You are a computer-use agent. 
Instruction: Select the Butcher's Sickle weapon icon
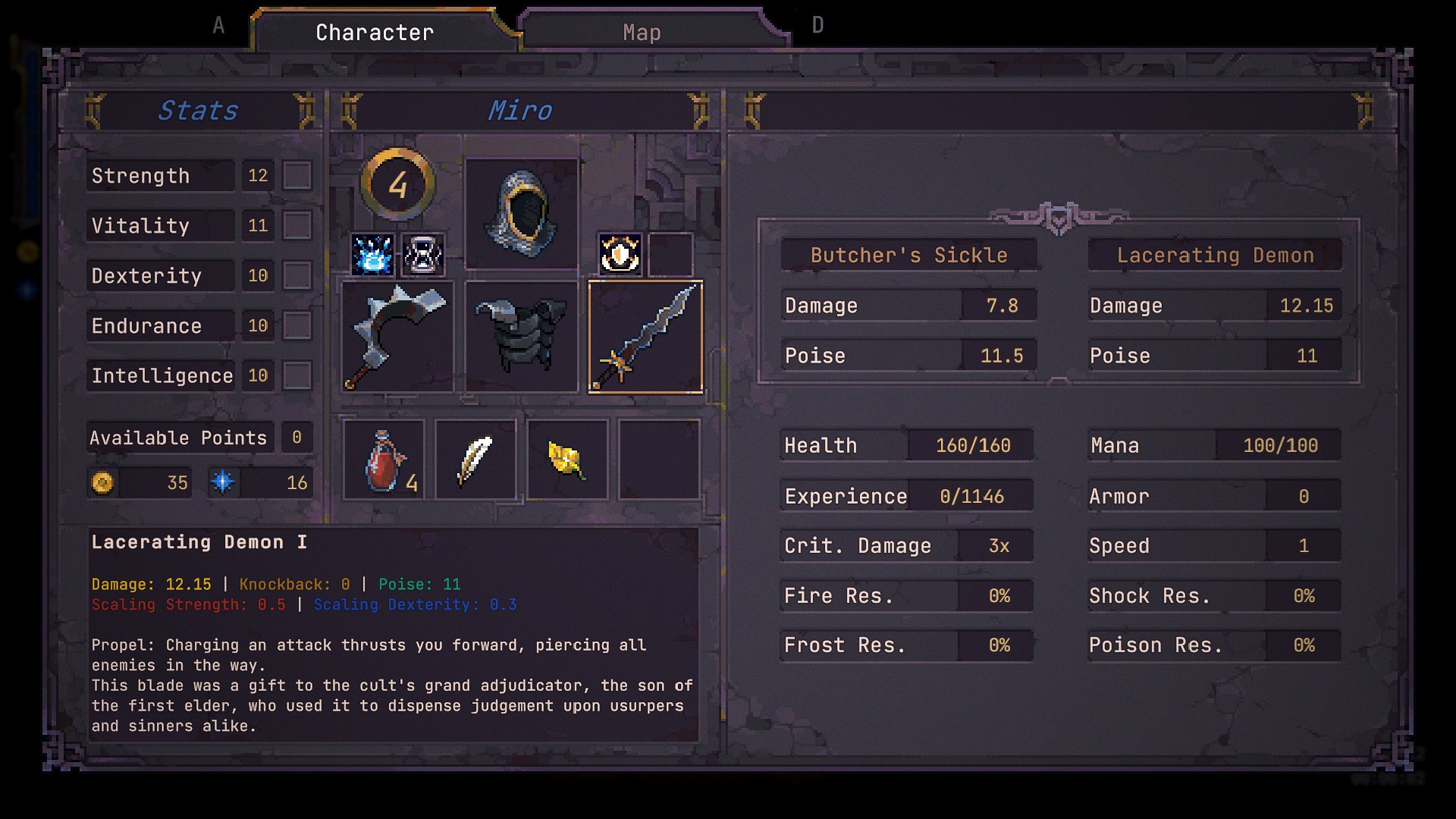pyautogui.click(x=397, y=336)
